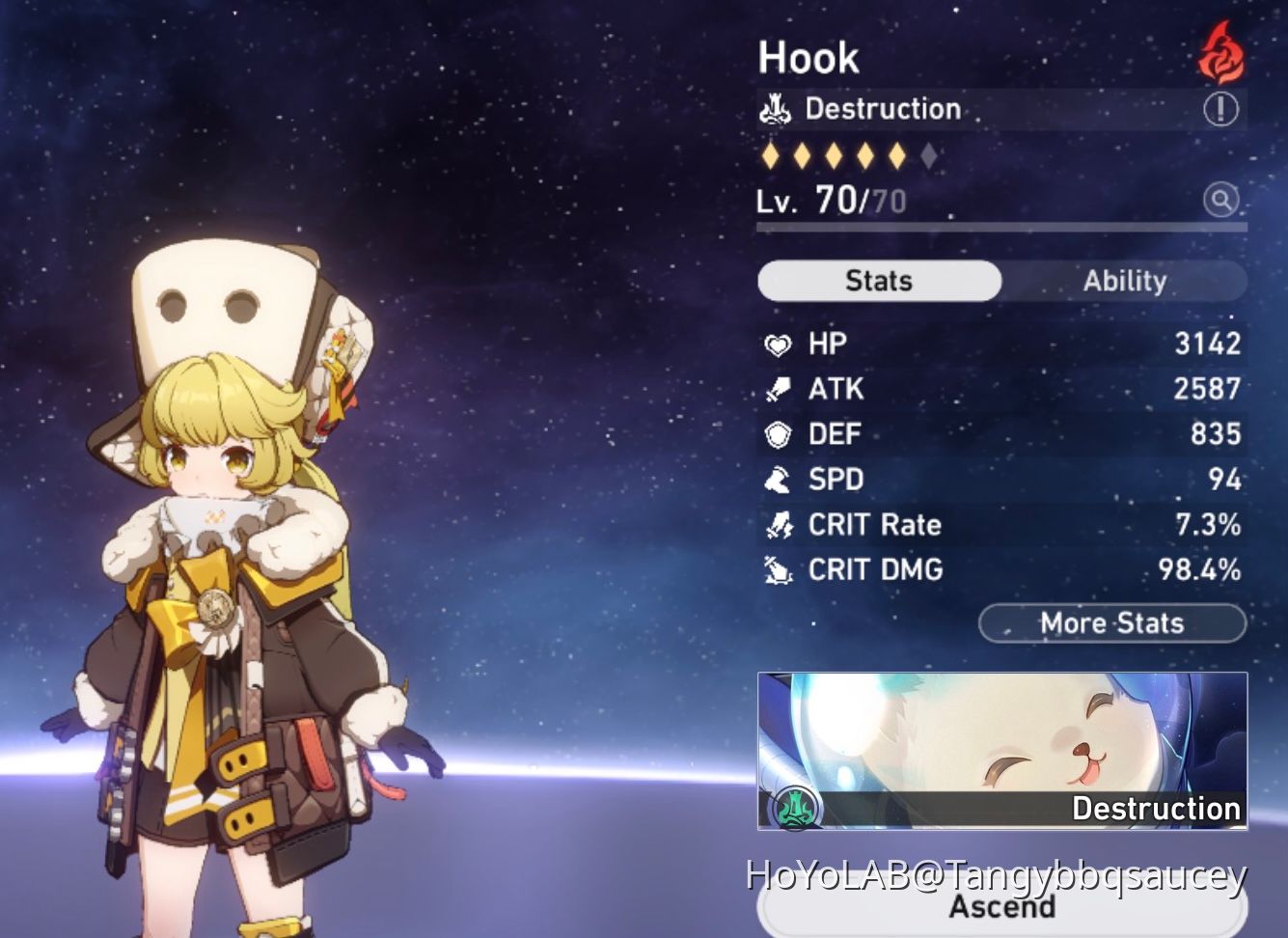Click the CRIT DMG stat icon
Image resolution: width=1288 pixels, height=938 pixels.
tap(779, 570)
